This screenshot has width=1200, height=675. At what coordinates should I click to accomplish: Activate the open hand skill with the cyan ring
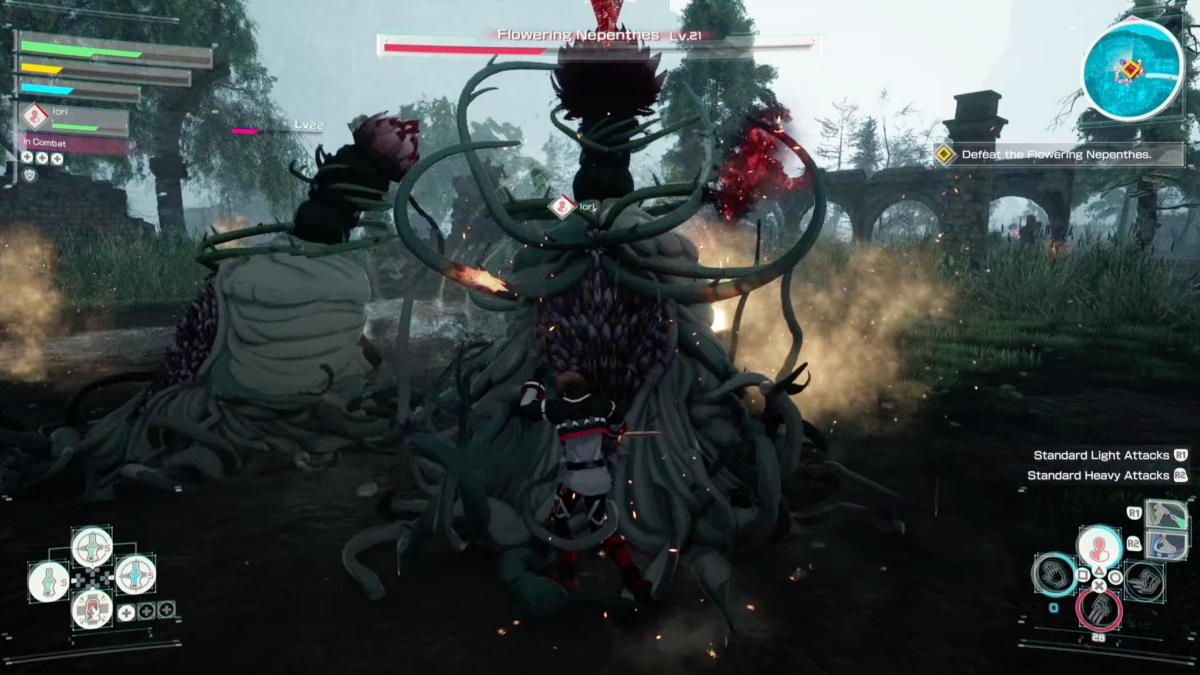[1054, 575]
